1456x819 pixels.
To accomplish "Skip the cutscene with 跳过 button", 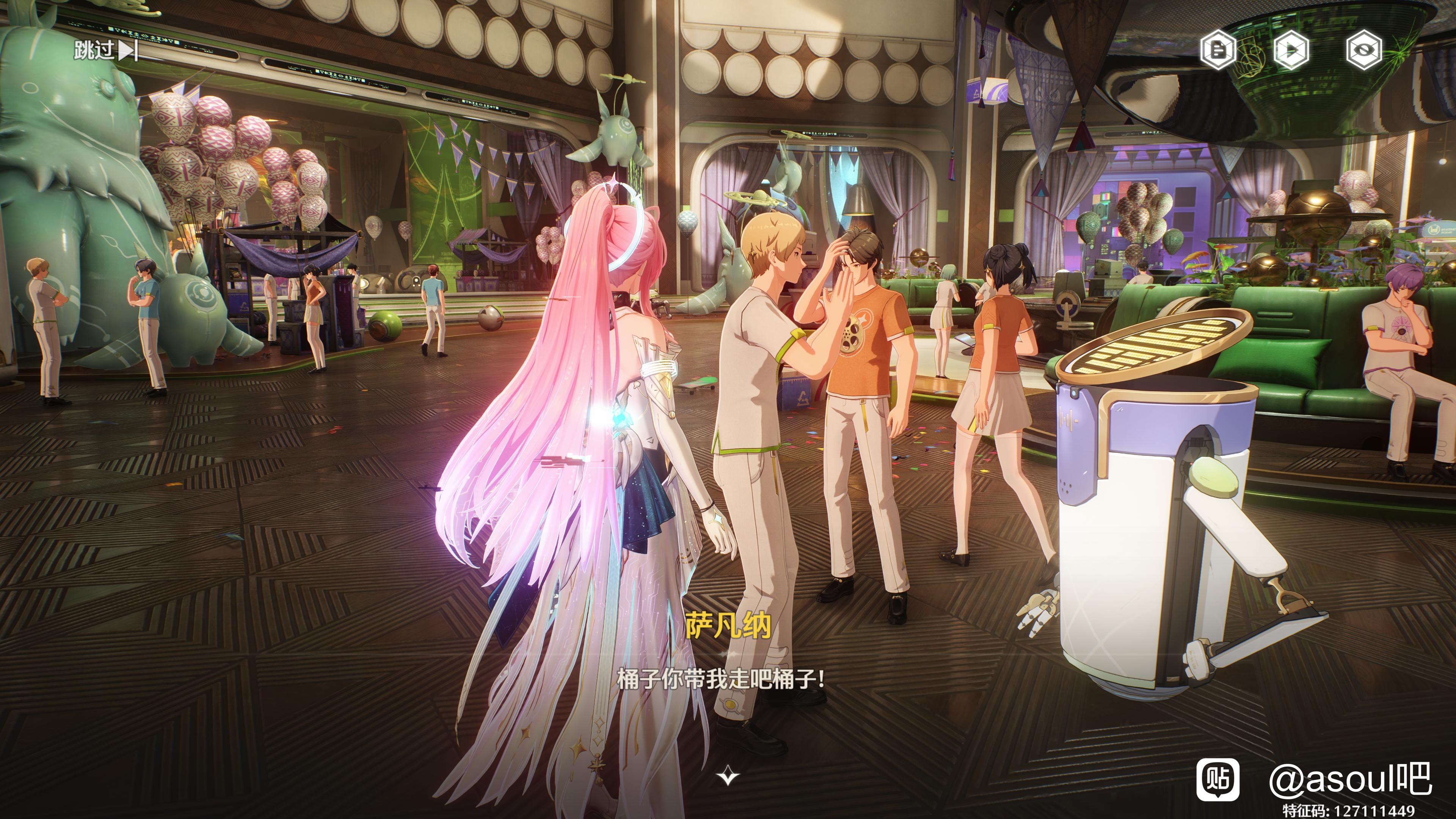I will pyautogui.click(x=105, y=51).
